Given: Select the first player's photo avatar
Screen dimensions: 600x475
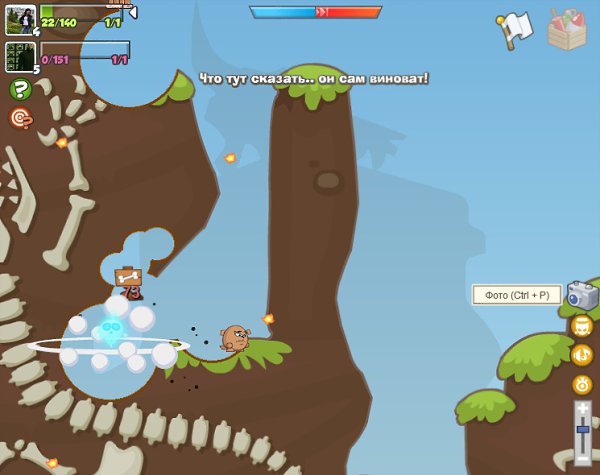Looking at the screenshot, I should coord(20,19).
